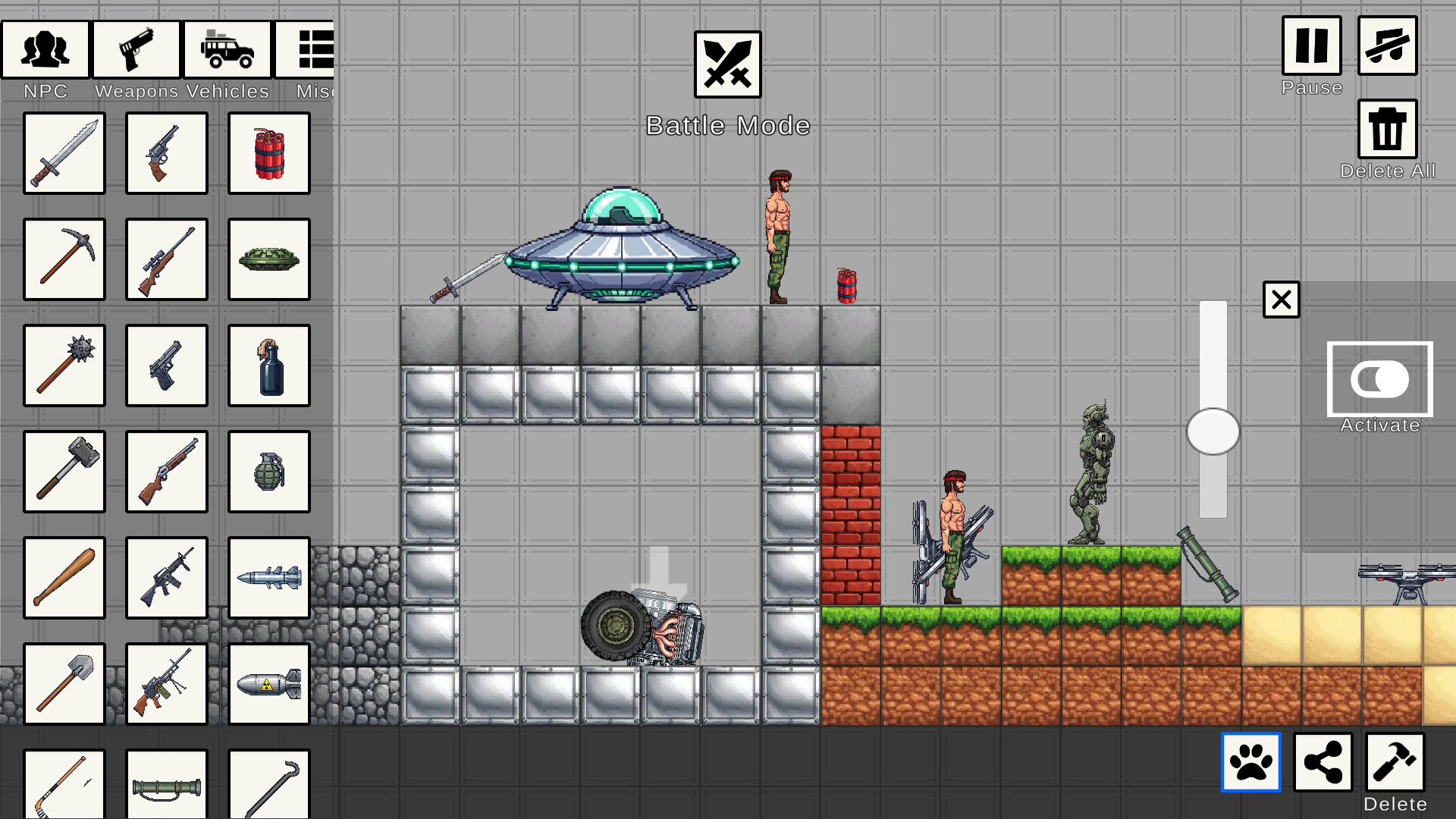Enable the Activate toggle on the right
Screen dimensions: 1456x819
pos(1379,379)
